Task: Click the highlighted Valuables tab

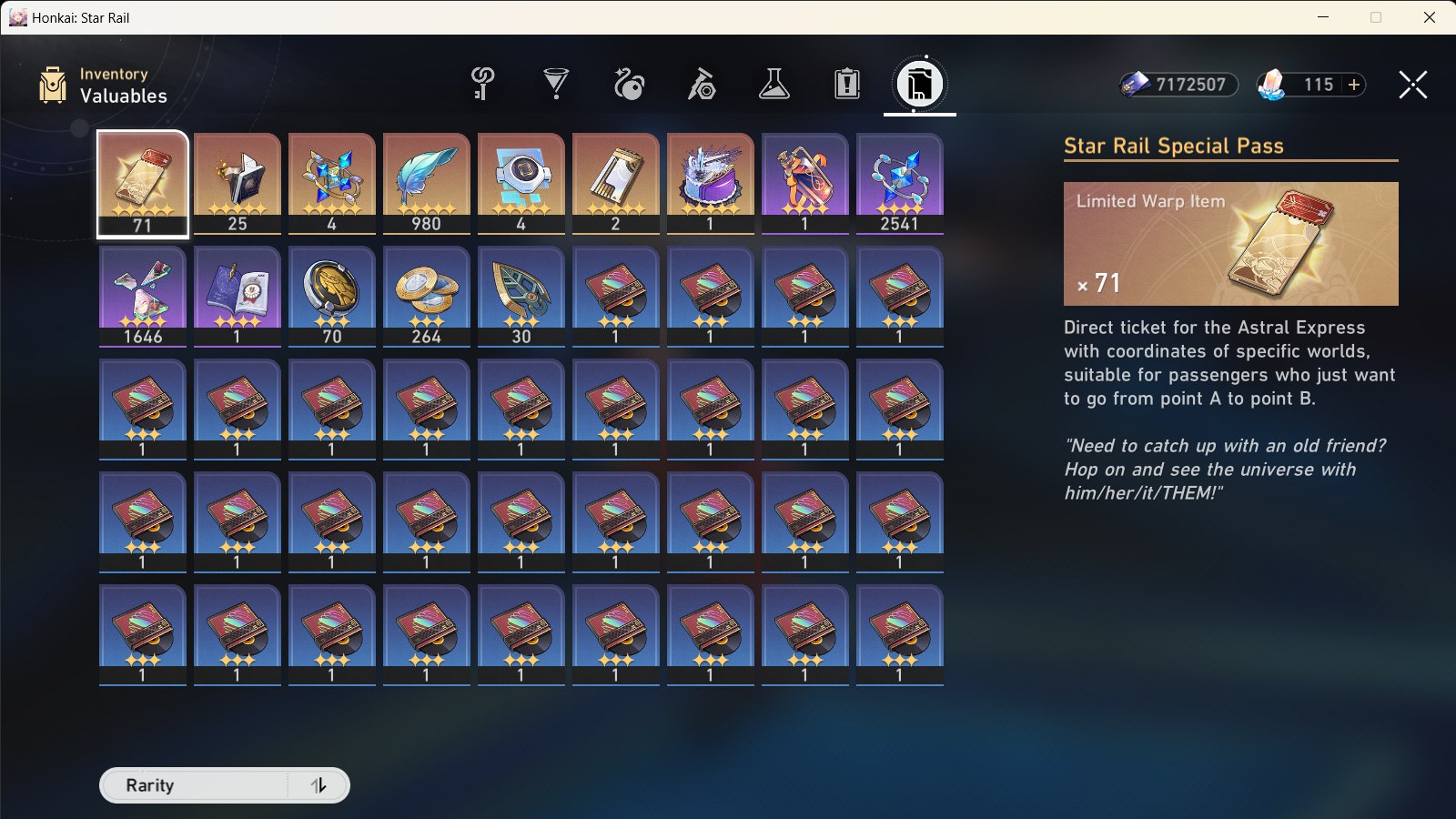Action: point(919,85)
